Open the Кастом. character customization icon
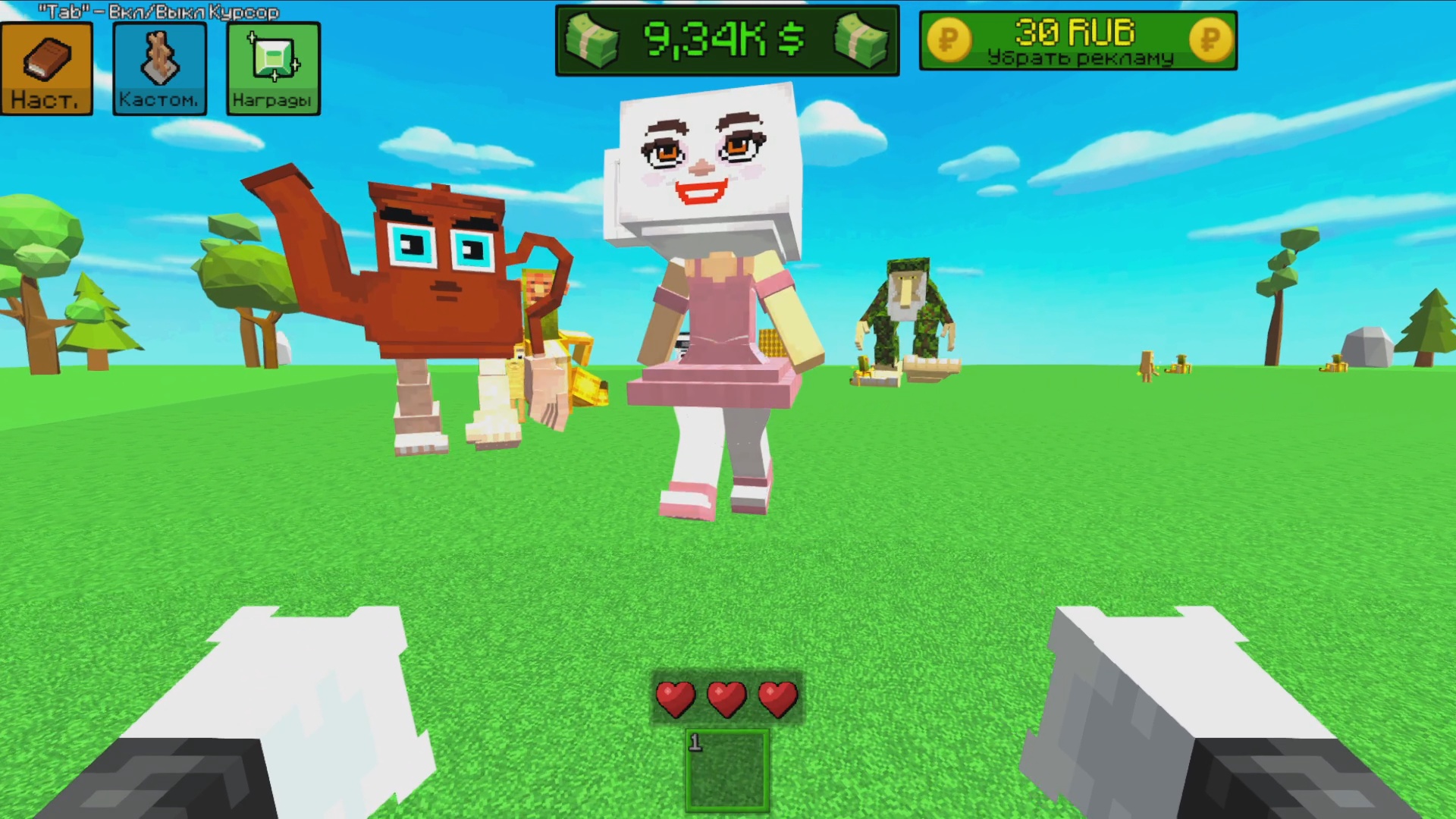The width and height of the screenshot is (1456, 819). 158,68
